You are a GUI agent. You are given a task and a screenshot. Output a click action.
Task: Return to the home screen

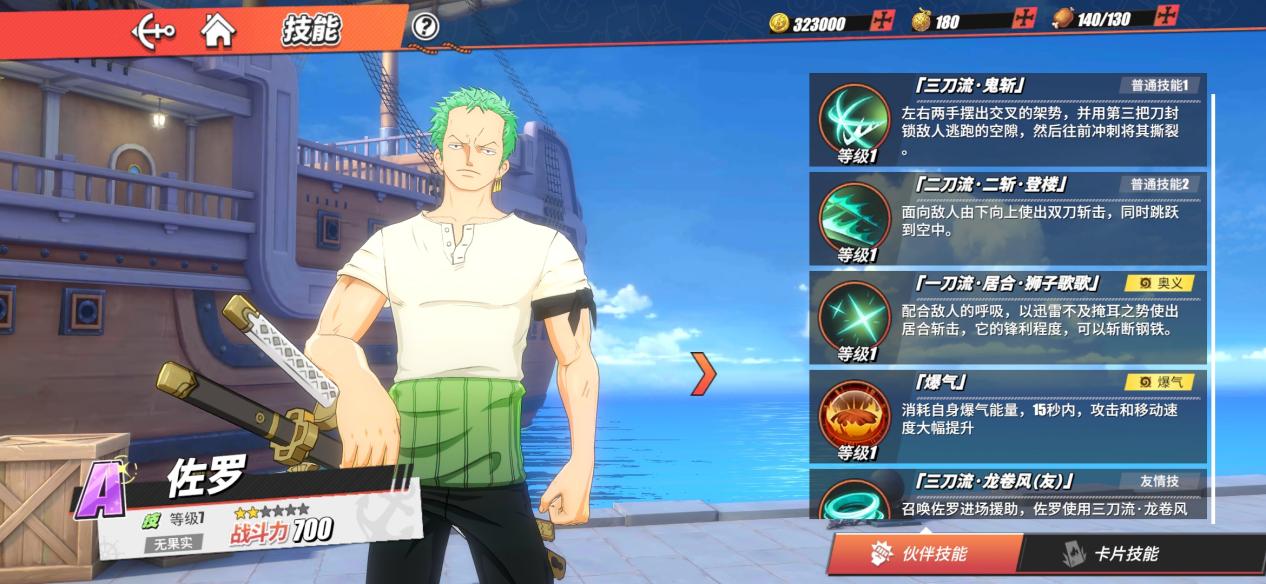click(x=218, y=30)
